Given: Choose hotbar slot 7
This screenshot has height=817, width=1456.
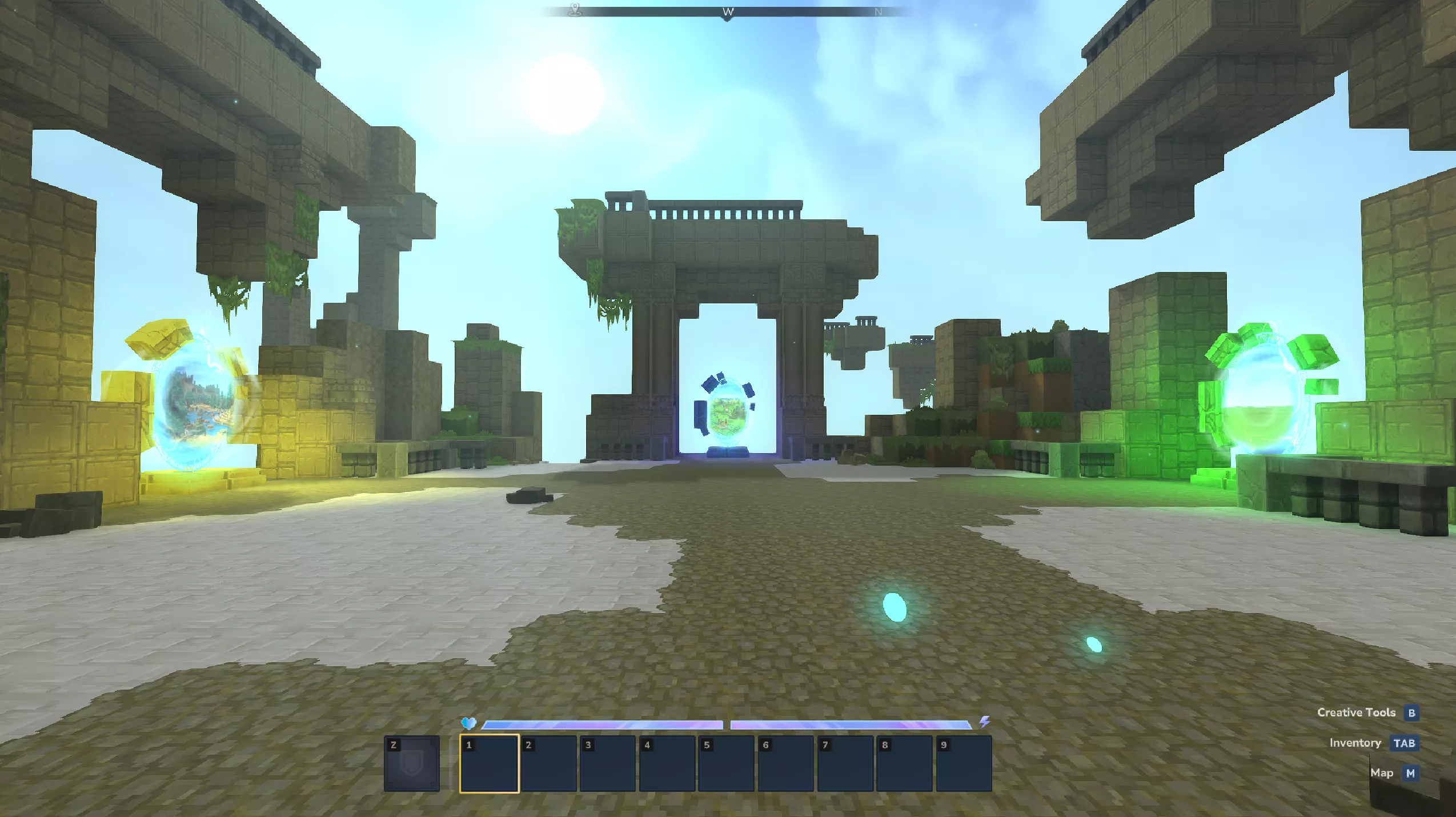Looking at the screenshot, I should (845, 764).
